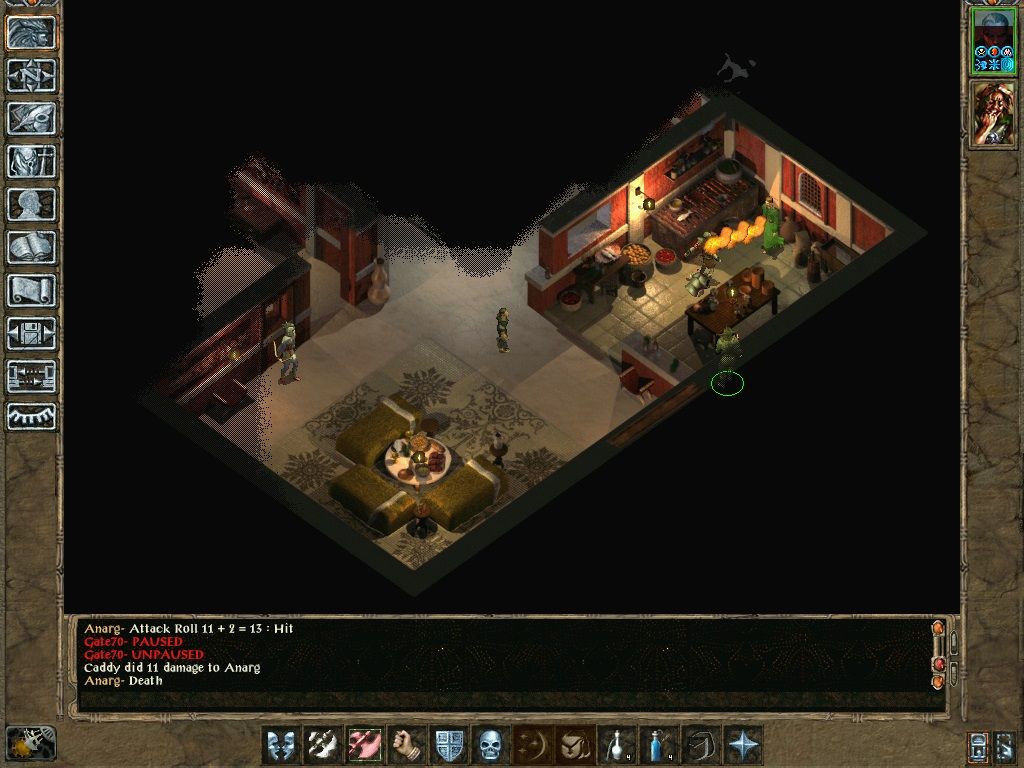The height and width of the screenshot is (768, 1024).
Task: Open the options menu with the floppy disk icon
Action: pyautogui.click(x=31, y=333)
